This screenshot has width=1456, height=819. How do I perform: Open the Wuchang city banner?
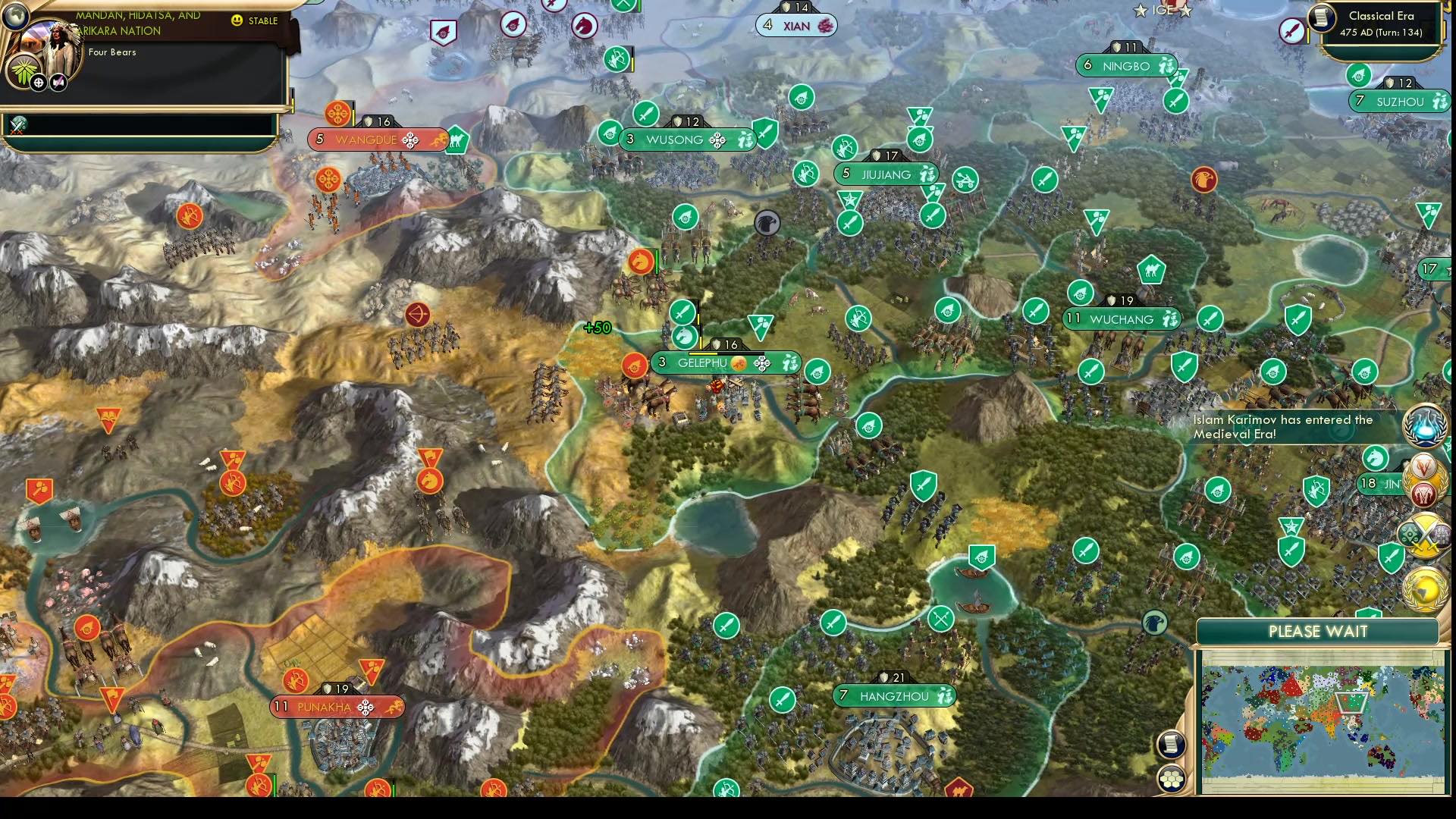click(1122, 318)
